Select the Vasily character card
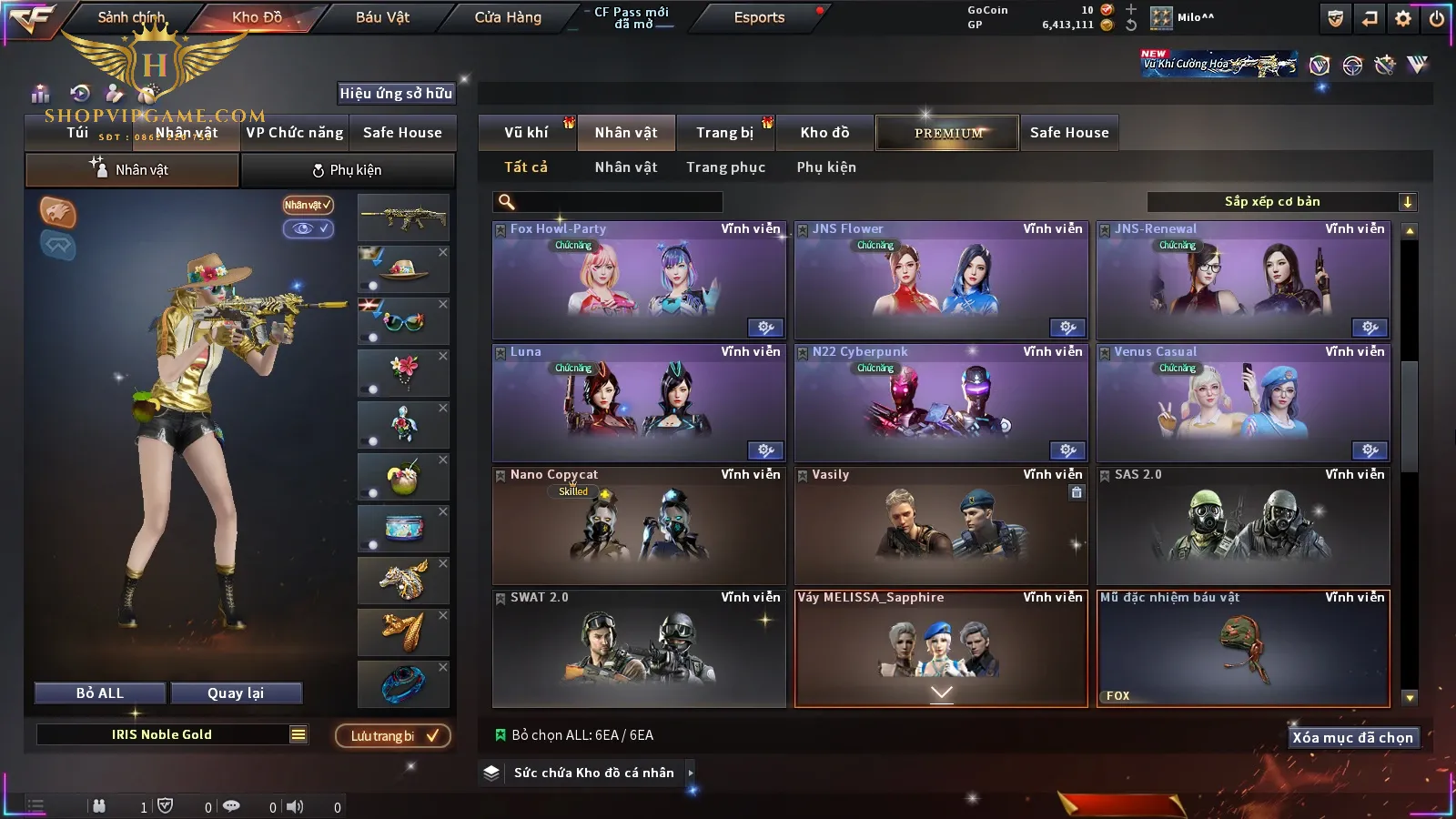Screen dimensions: 1456x819 click(941, 527)
